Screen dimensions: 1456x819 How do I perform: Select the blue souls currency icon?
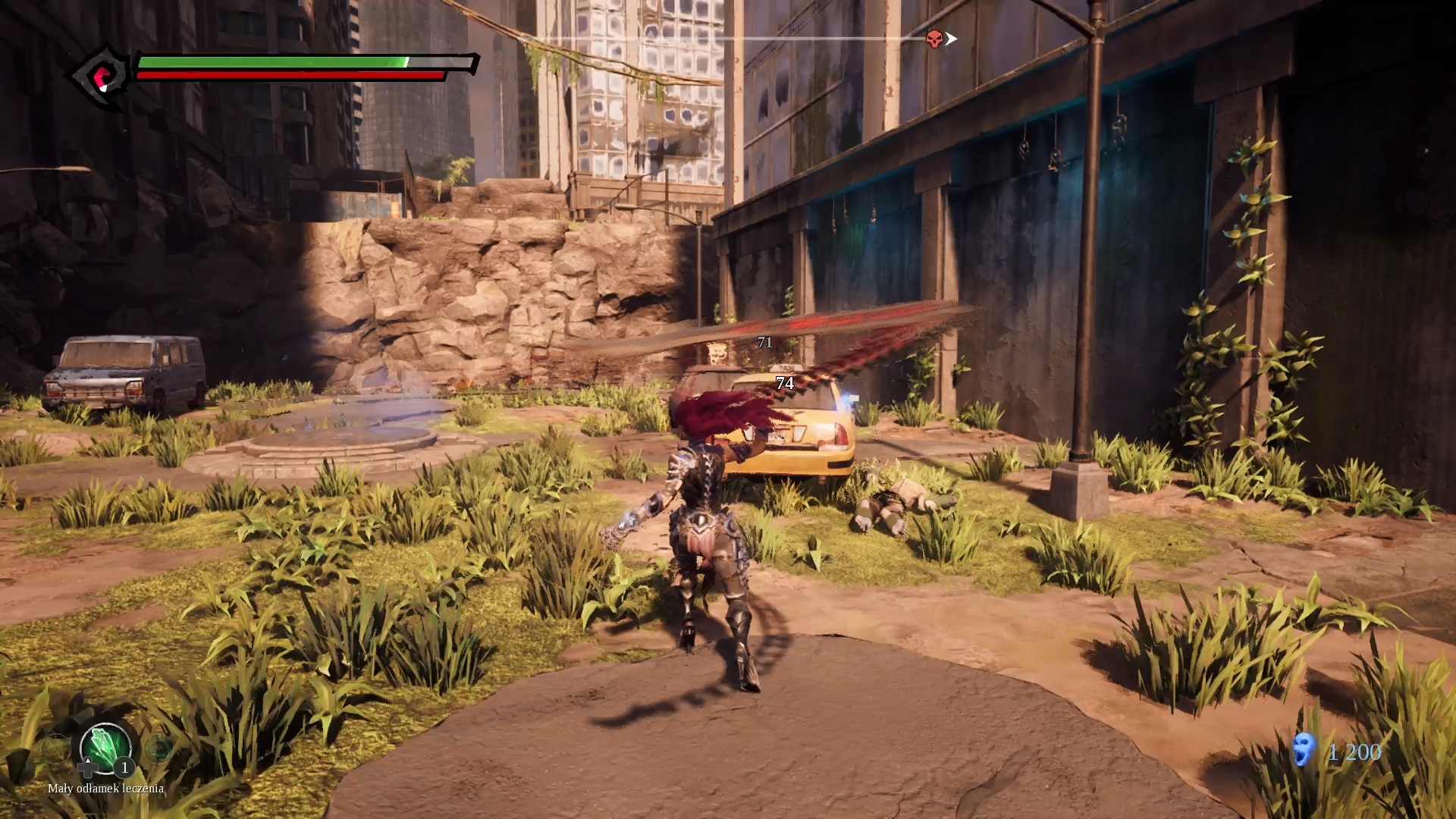1304,749
